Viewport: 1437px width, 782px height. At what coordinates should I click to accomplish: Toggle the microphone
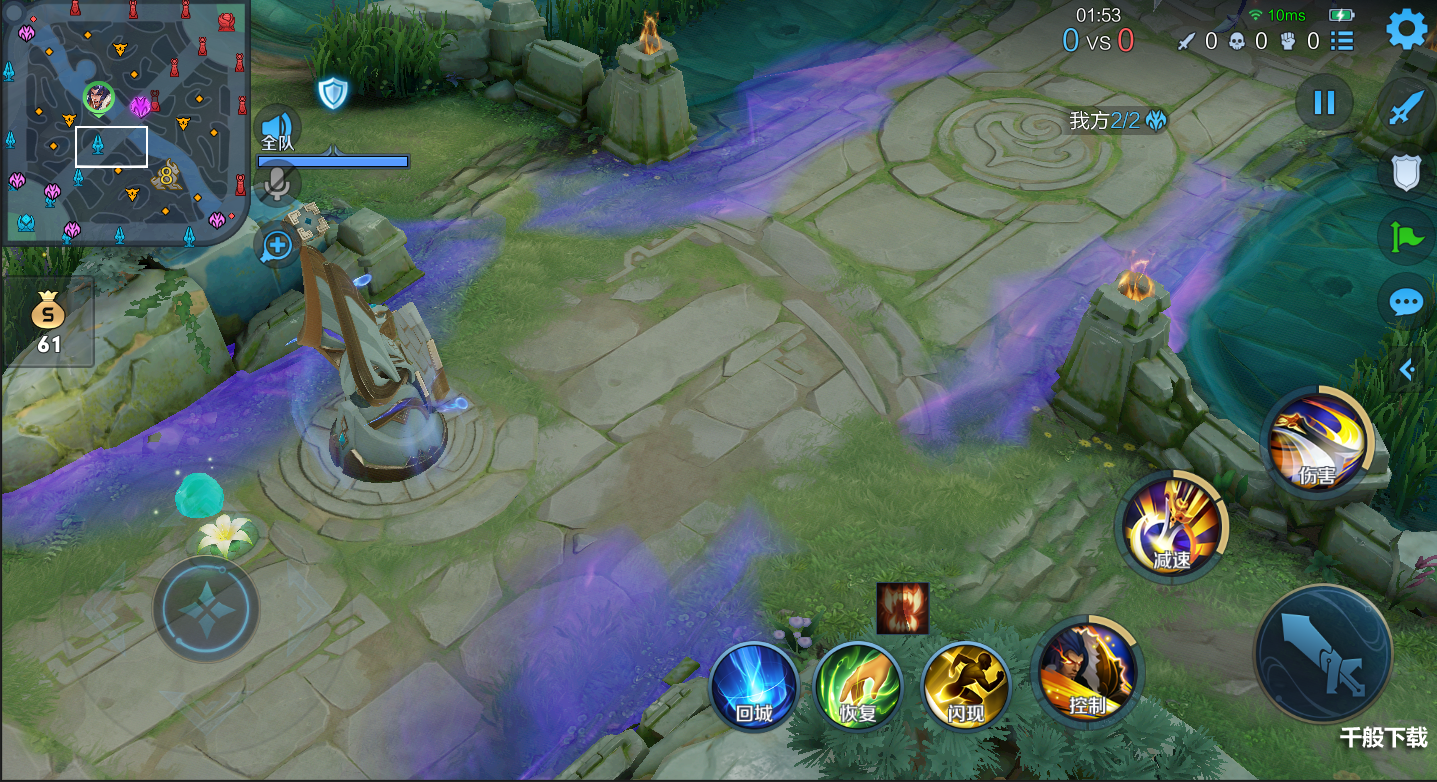[278, 183]
